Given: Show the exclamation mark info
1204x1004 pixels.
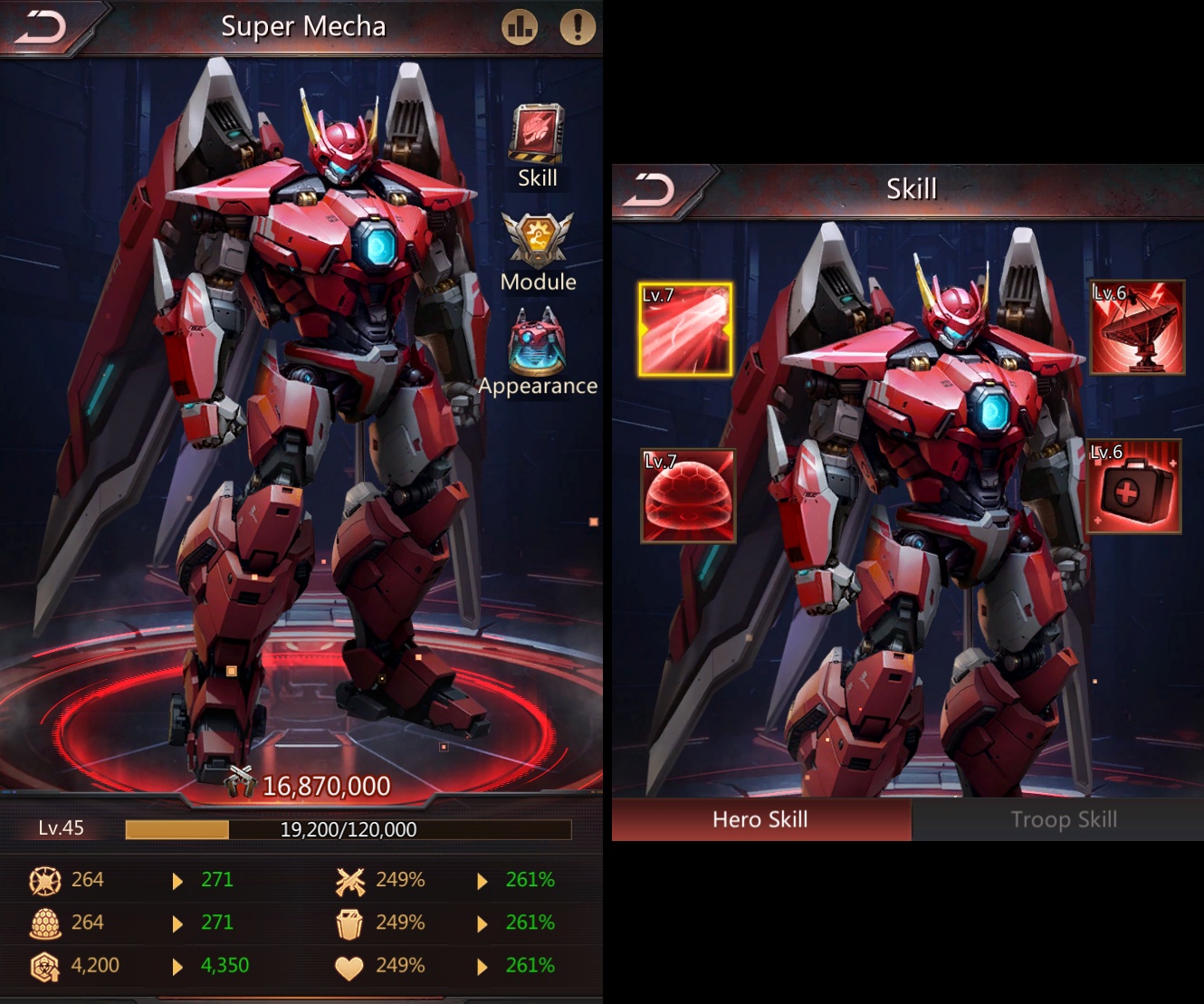Looking at the screenshot, I should [x=578, y=27].
